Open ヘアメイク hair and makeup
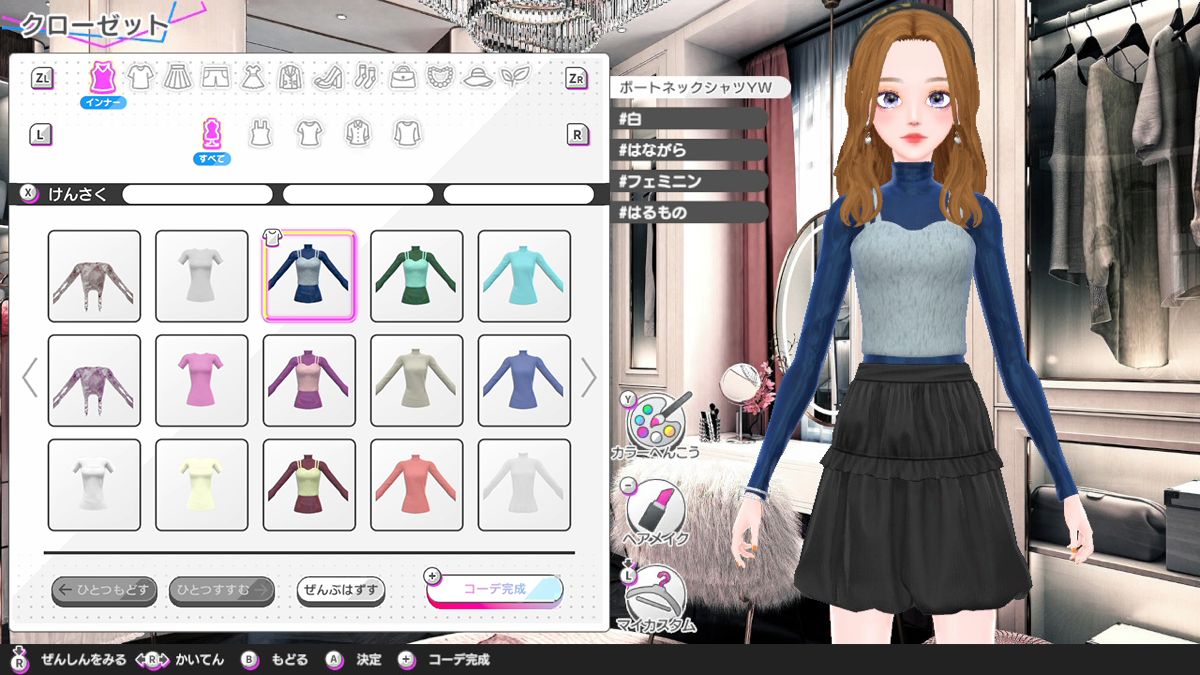This screenshot has height=675, width=1200. point(655,510)
